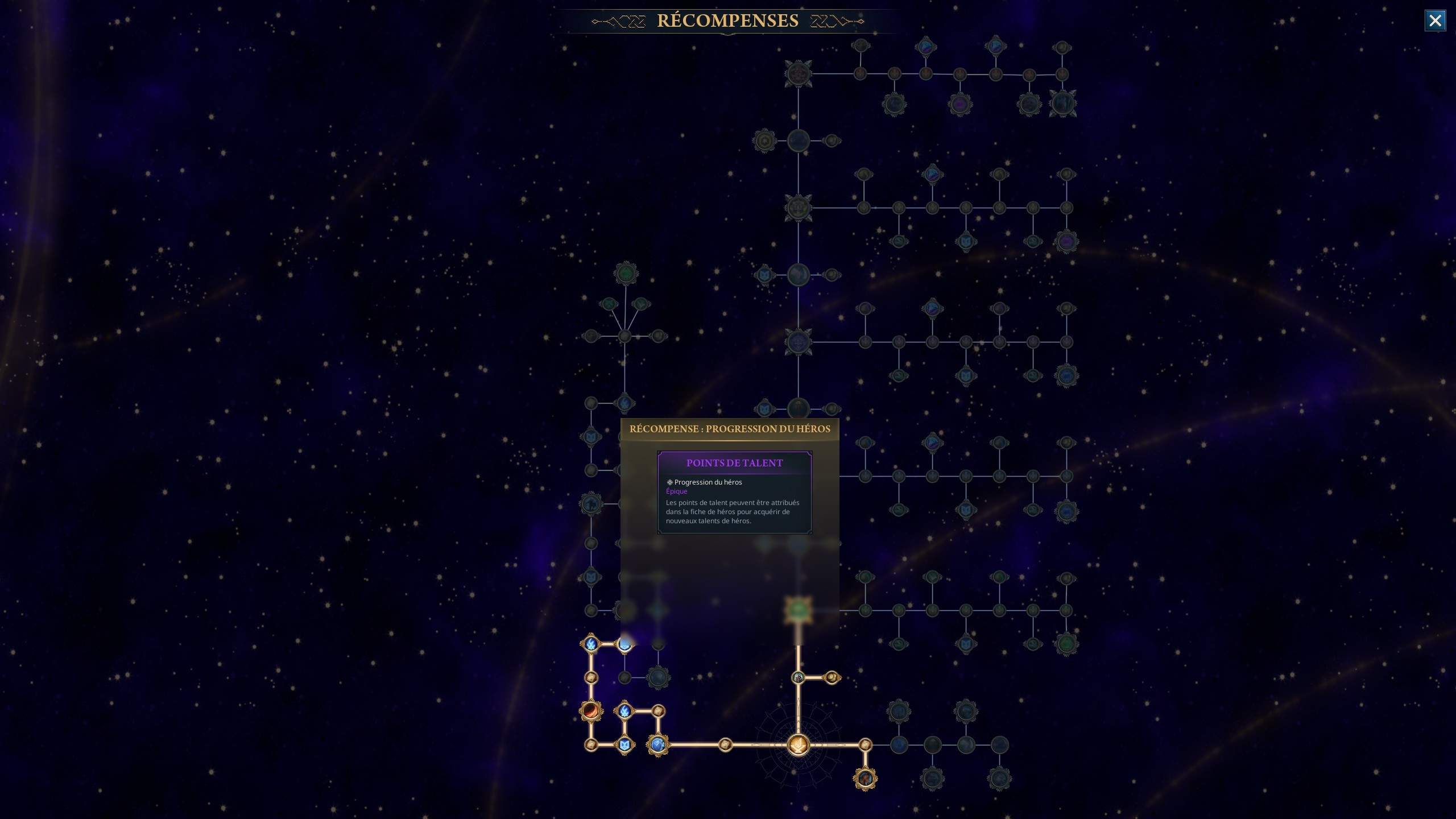Select the blue ornate-framed node on the bottom path
The image size is (1456, 819).
tap(658, 744)
